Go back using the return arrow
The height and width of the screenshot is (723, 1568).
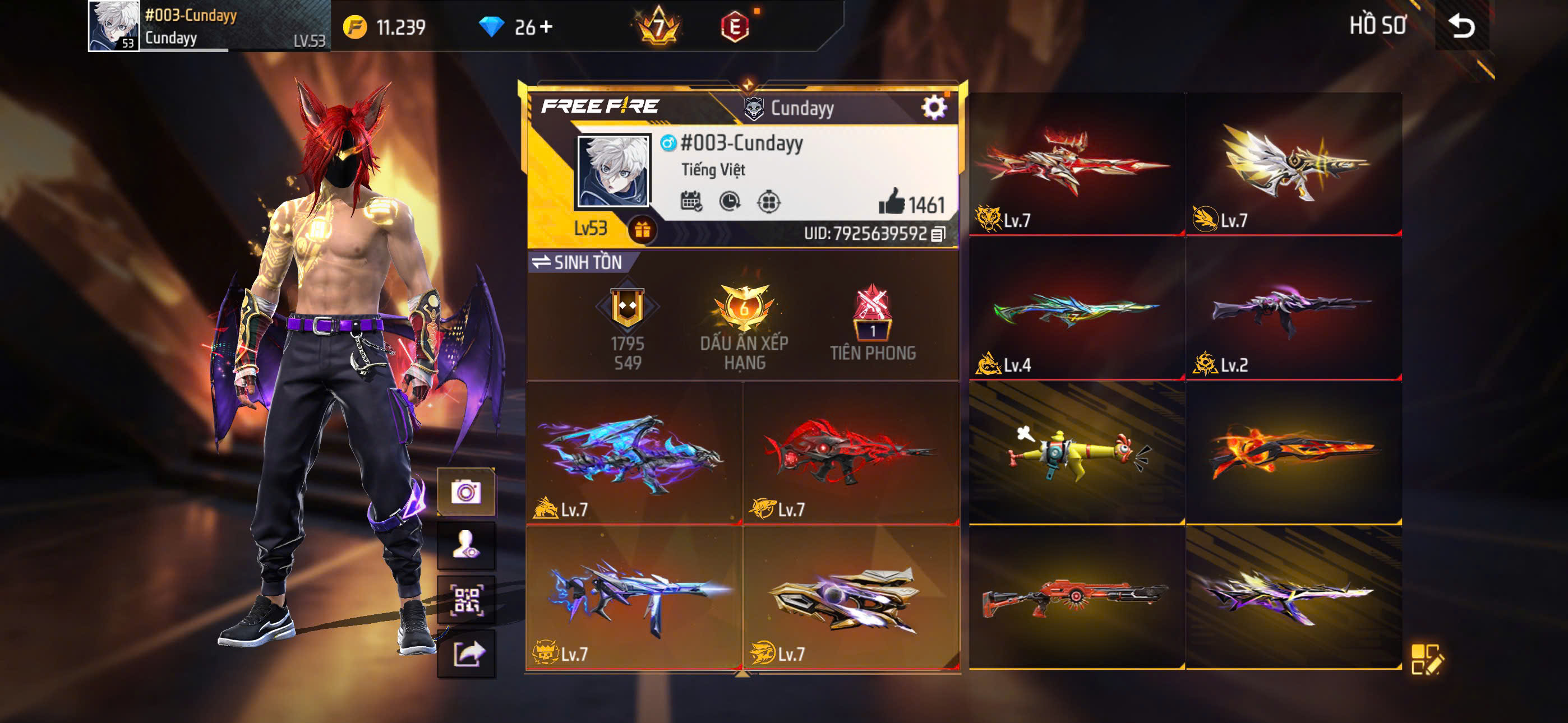(1461, 26)
